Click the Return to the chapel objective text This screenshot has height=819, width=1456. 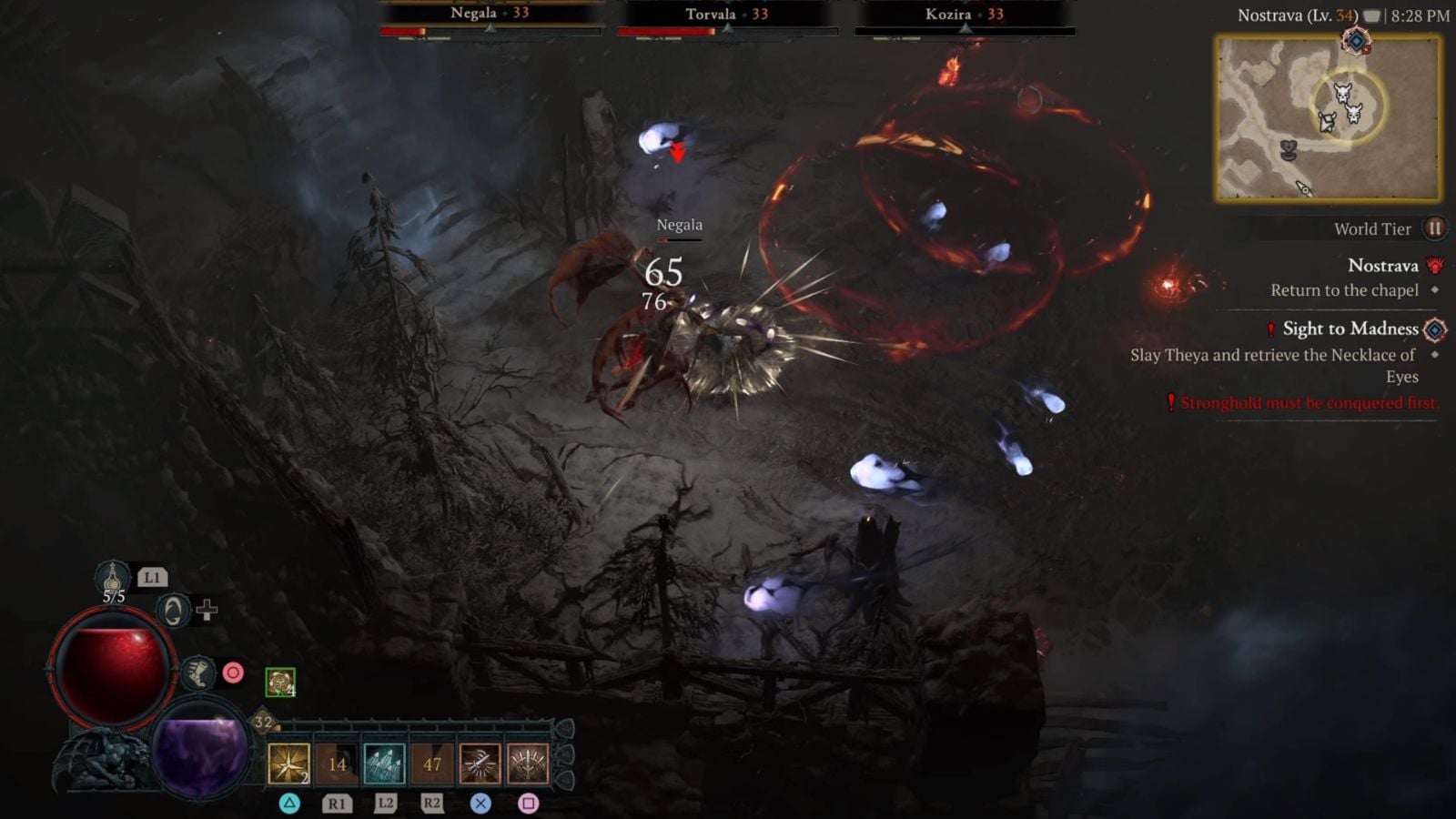(x=1345, y=290)
